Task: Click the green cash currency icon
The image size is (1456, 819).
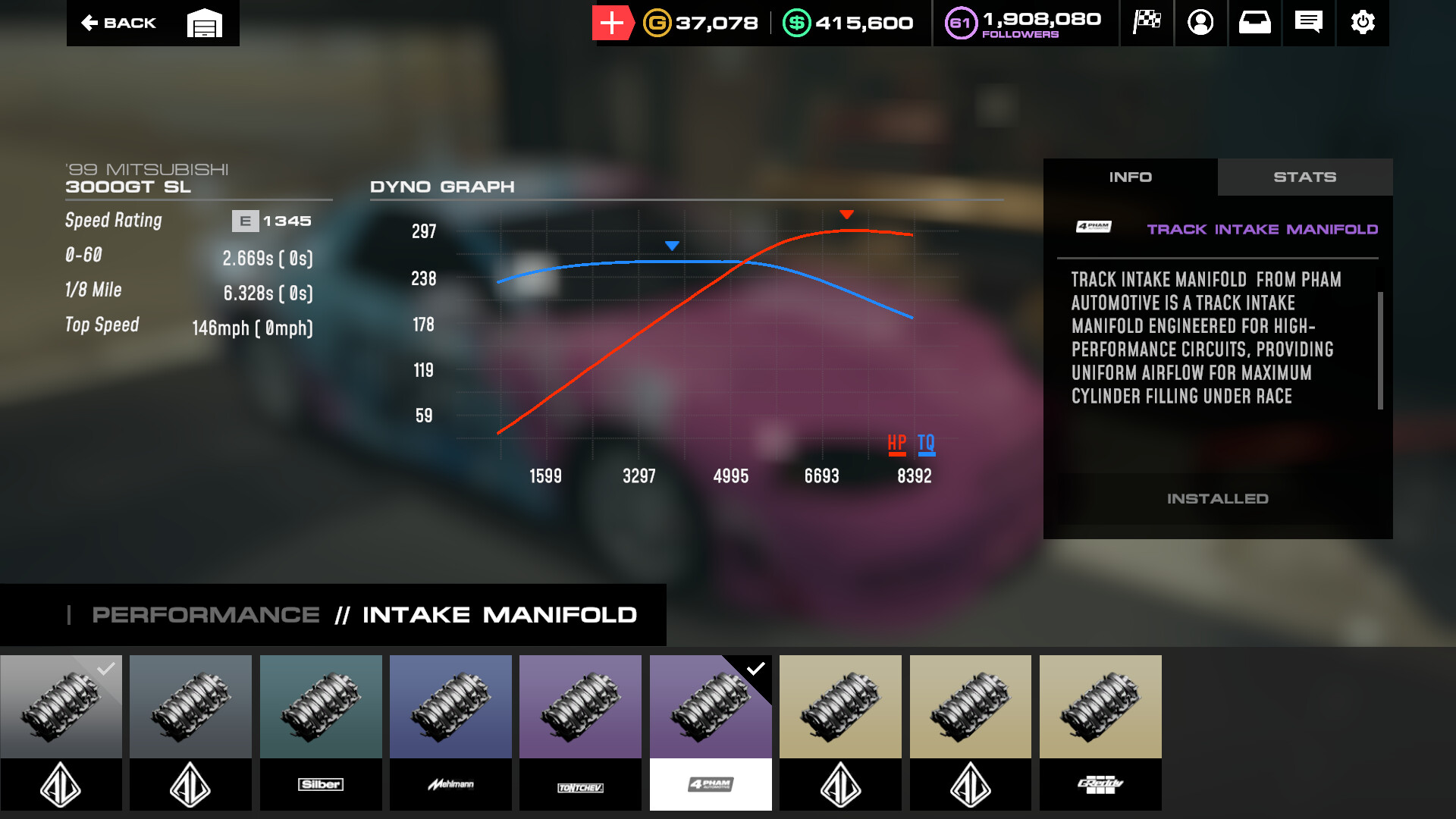Action: 797,23
